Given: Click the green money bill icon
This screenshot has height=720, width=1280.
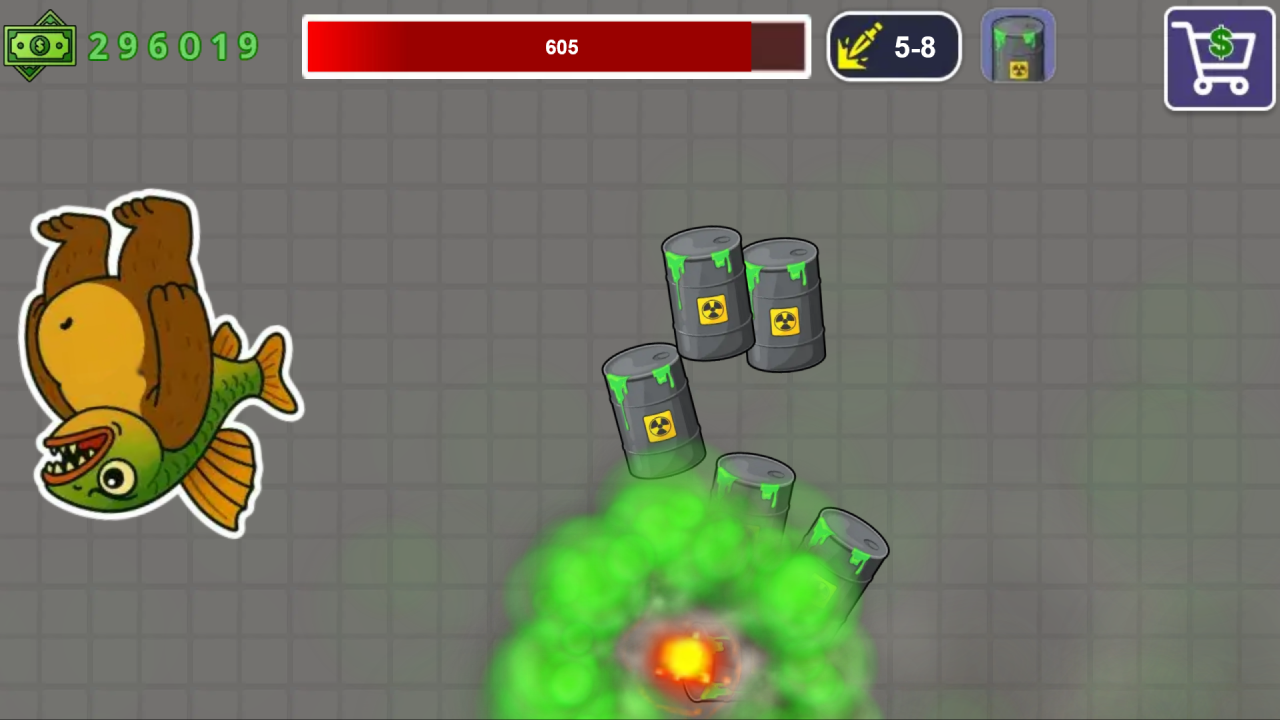Looking at the screenshot, I should 40,45.
